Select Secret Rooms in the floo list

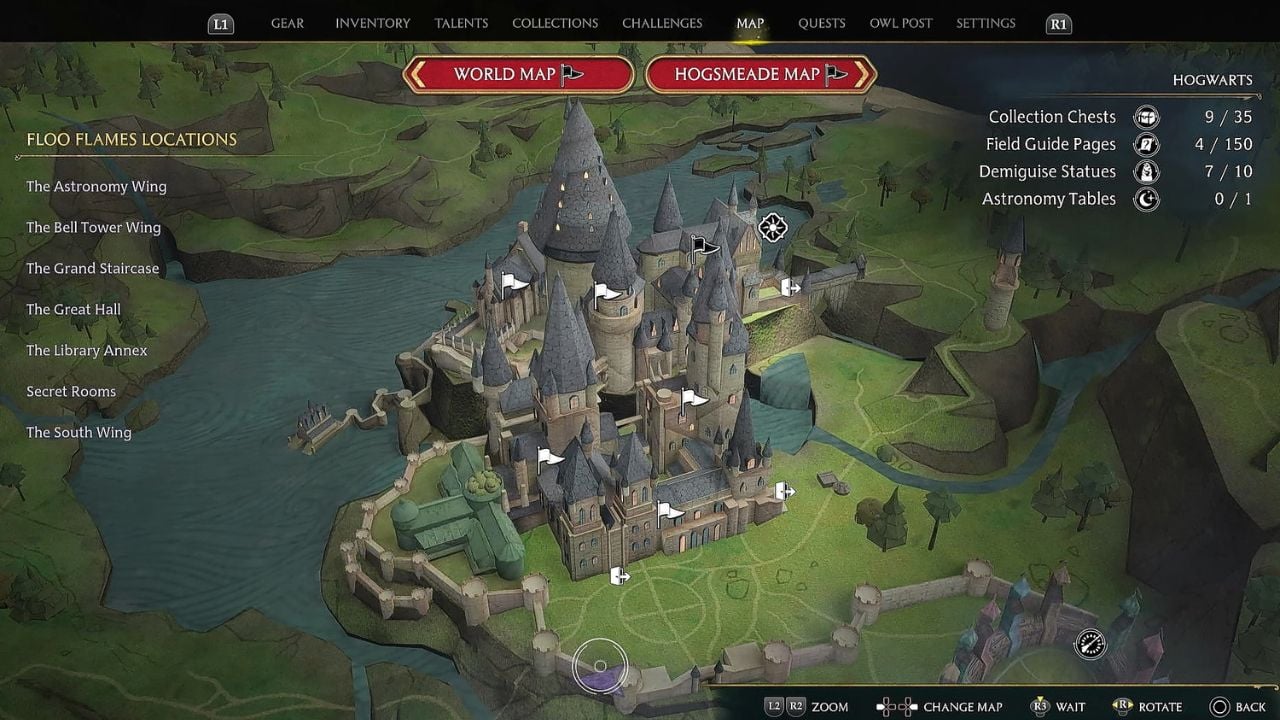[71, 392]
